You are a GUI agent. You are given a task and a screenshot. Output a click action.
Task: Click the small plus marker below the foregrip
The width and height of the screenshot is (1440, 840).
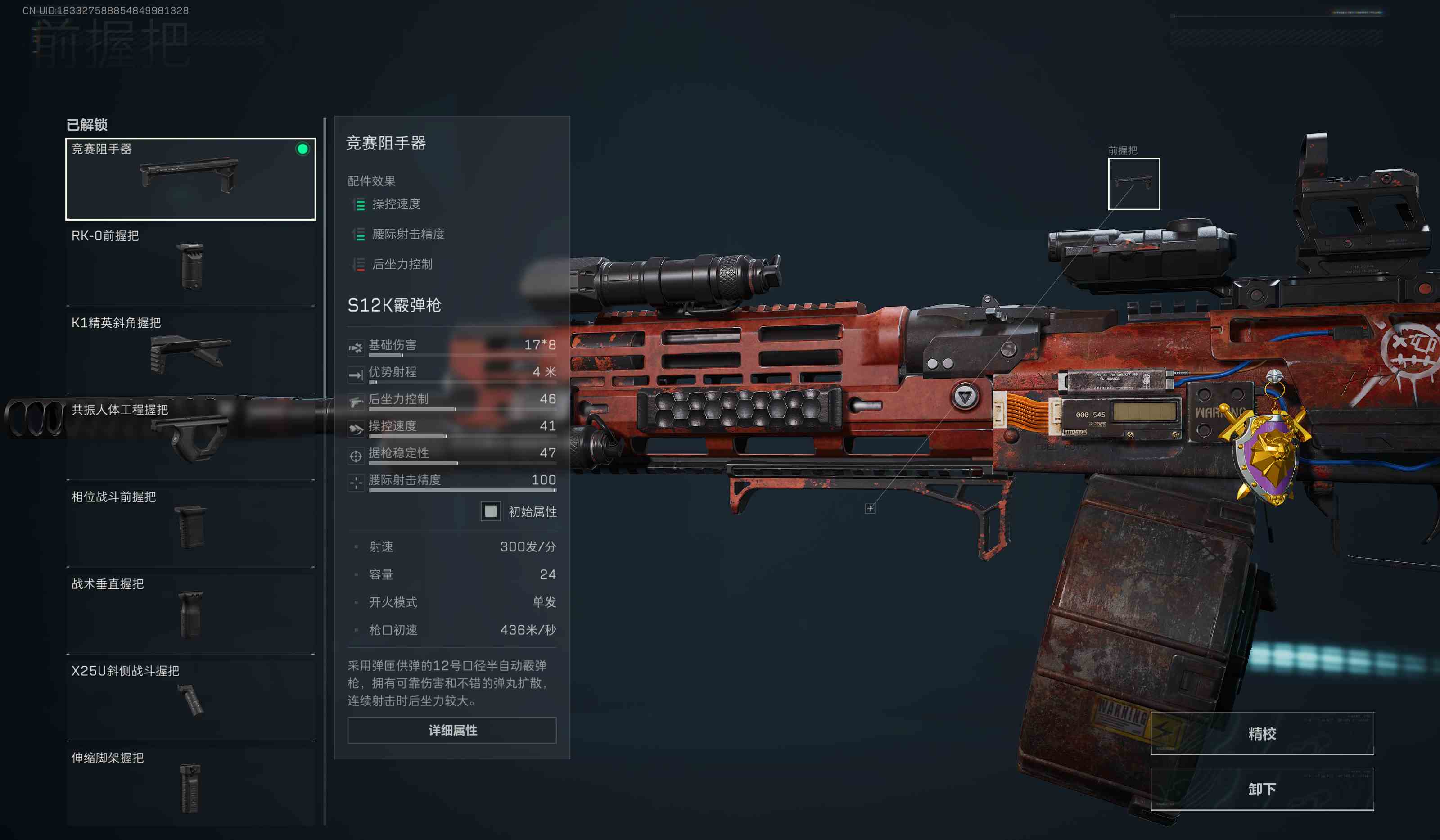point(870,509)
